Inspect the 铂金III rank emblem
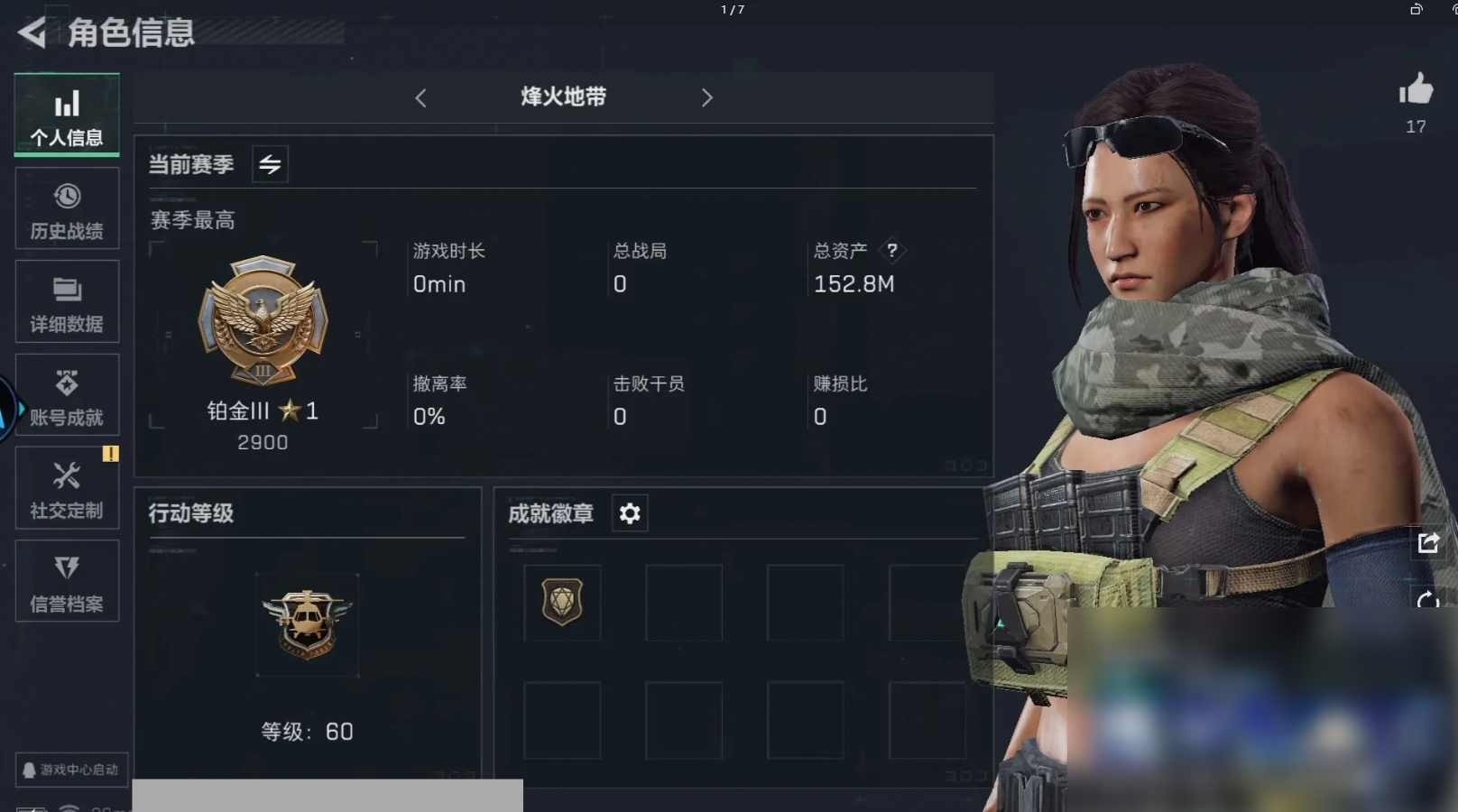The image size is (1458, 812). [x=263, y=320]
